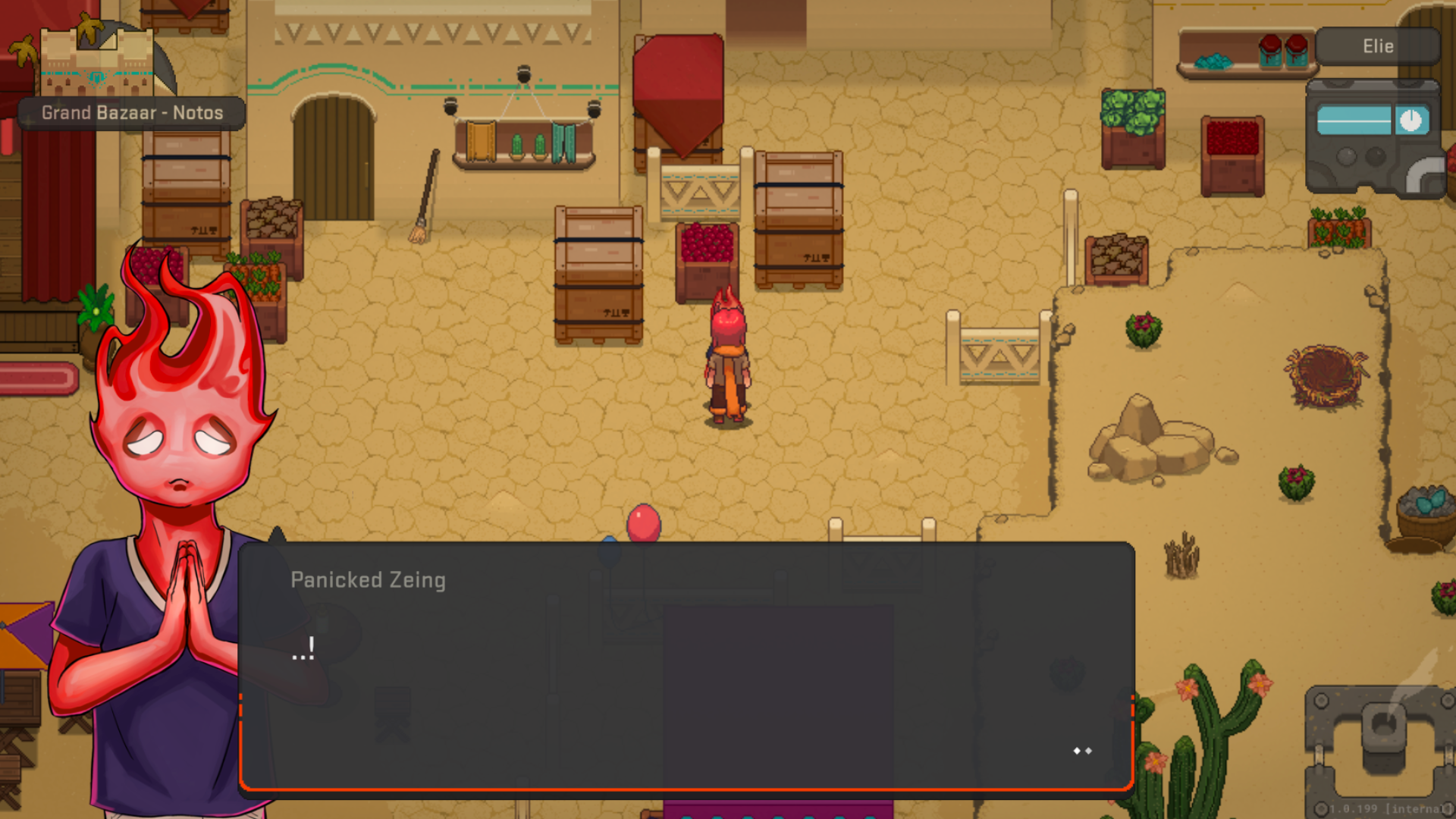Click the dialogue continue dots indicator
The image size is (1456, 819).
(x=1082, y=751)
